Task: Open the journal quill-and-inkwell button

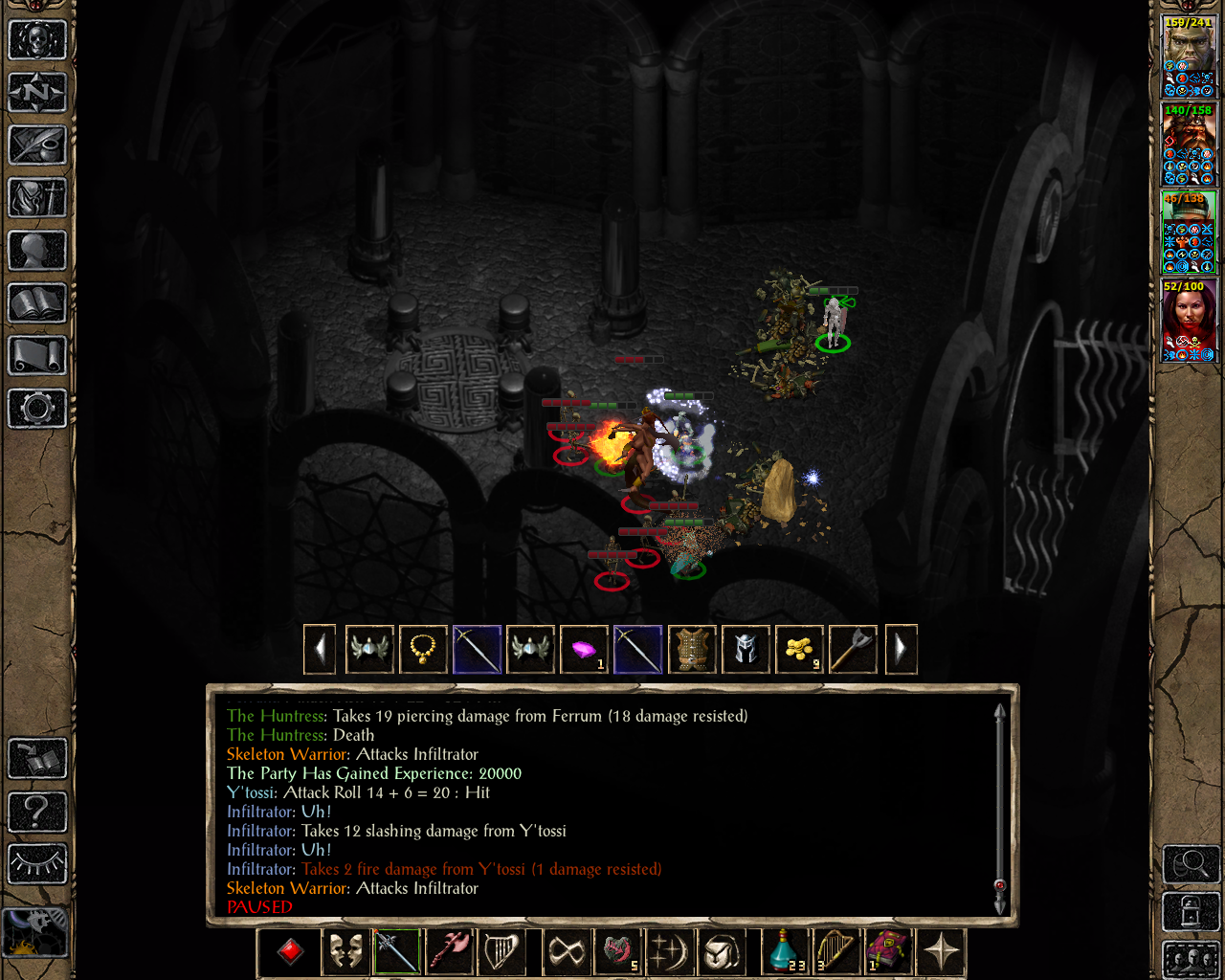Action: [37, 145]
